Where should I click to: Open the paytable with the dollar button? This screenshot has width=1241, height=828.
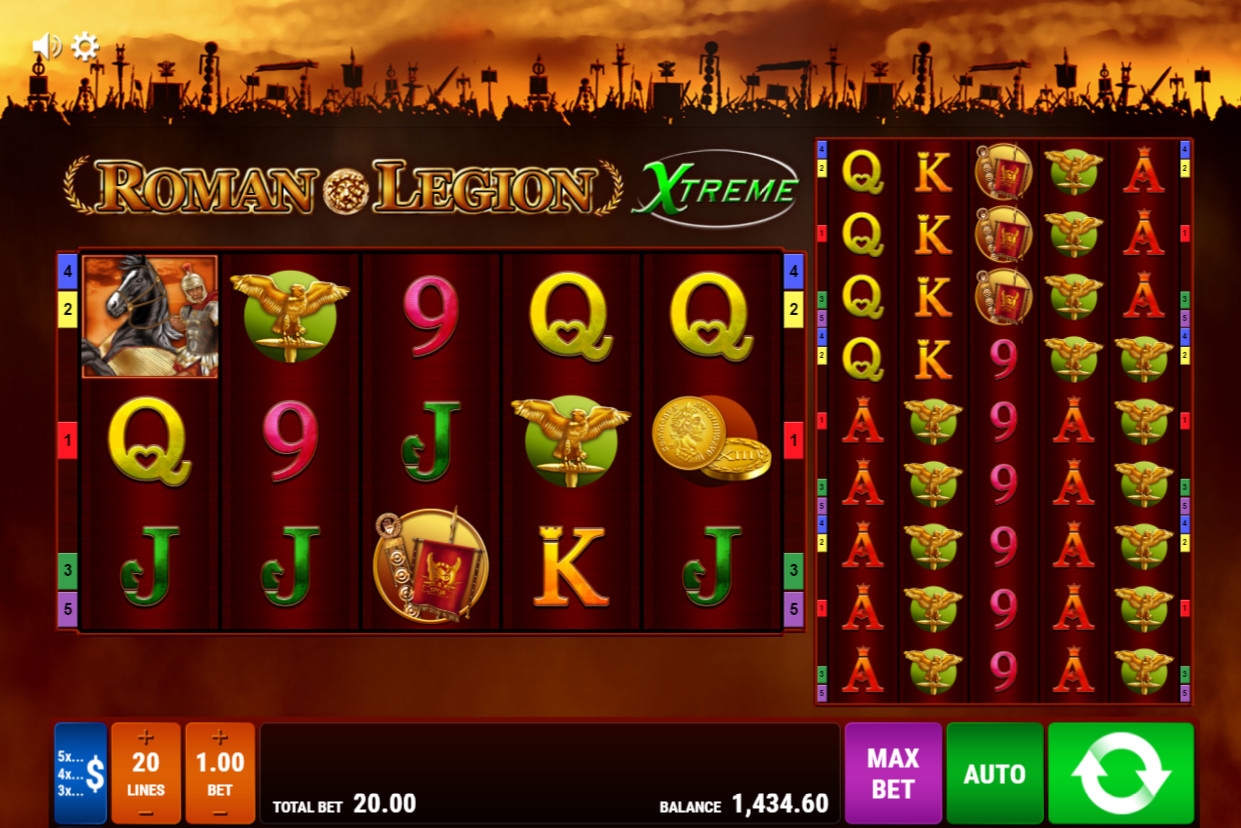[x=81, y=773]
